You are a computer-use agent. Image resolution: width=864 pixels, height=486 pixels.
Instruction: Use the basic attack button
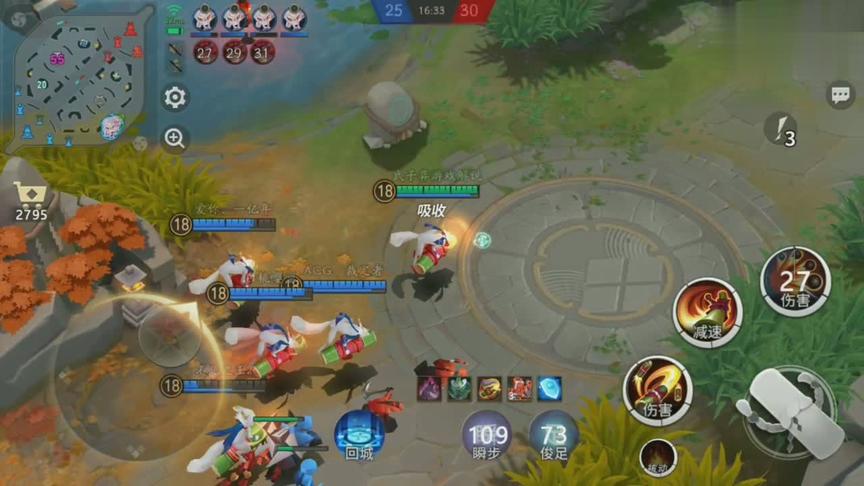click(792, 412)
